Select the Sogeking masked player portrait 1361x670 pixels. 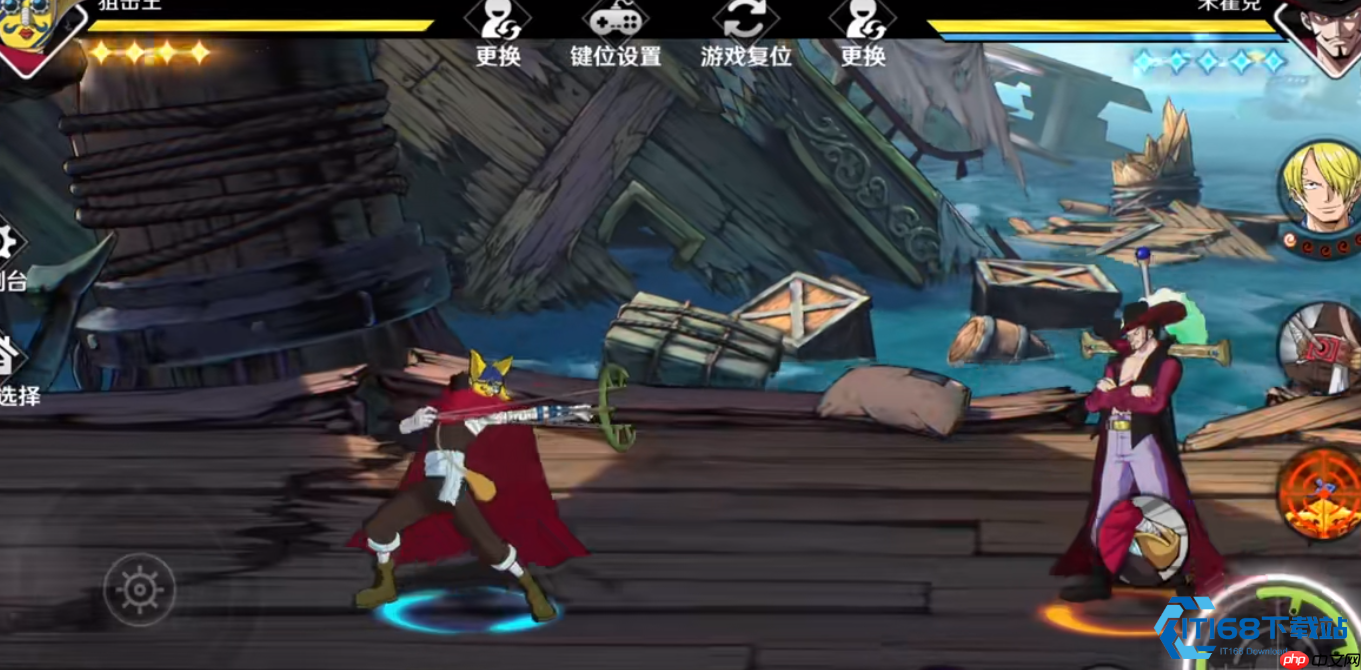35,30
